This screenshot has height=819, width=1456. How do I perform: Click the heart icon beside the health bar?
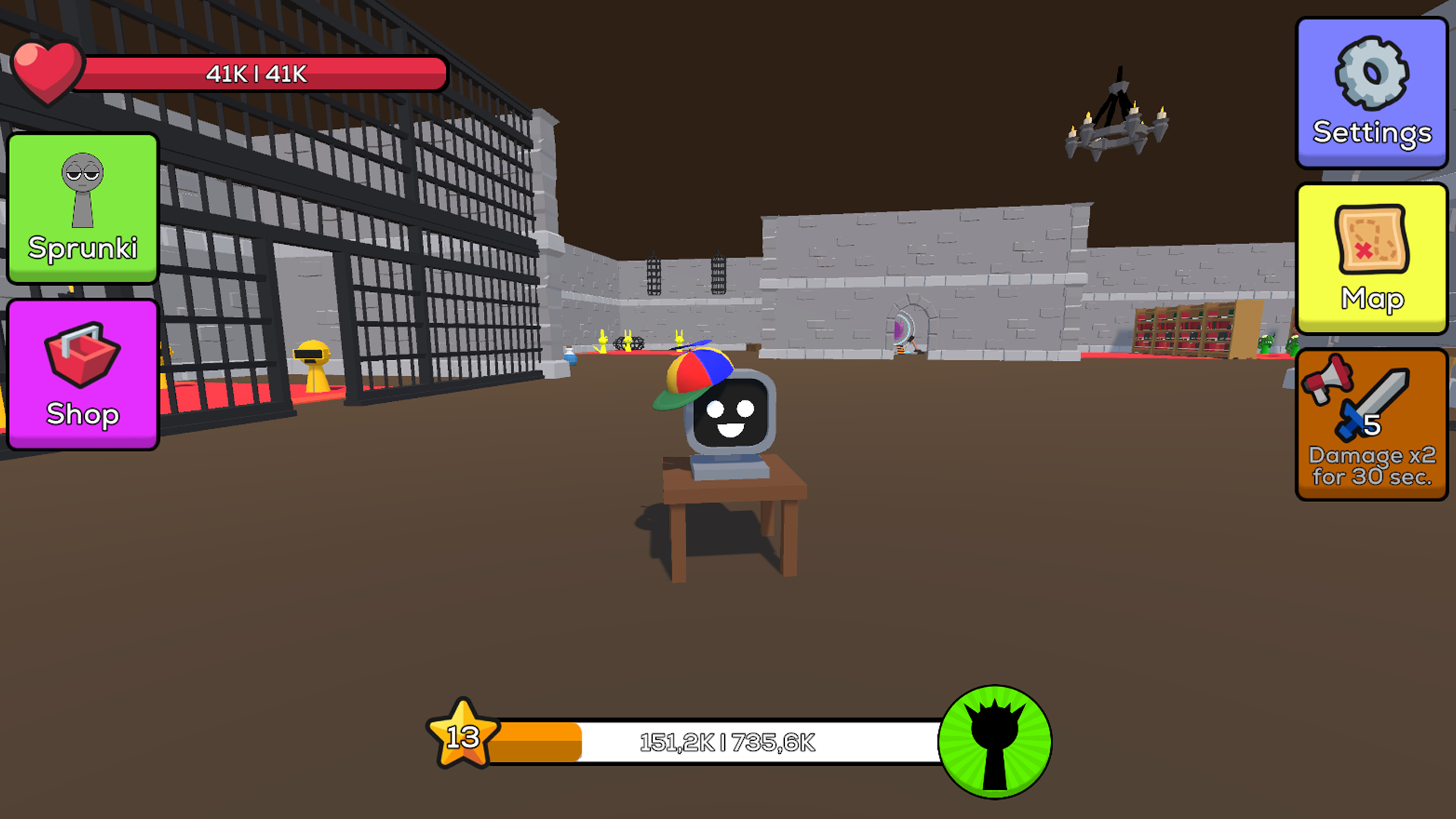point(47,74)
